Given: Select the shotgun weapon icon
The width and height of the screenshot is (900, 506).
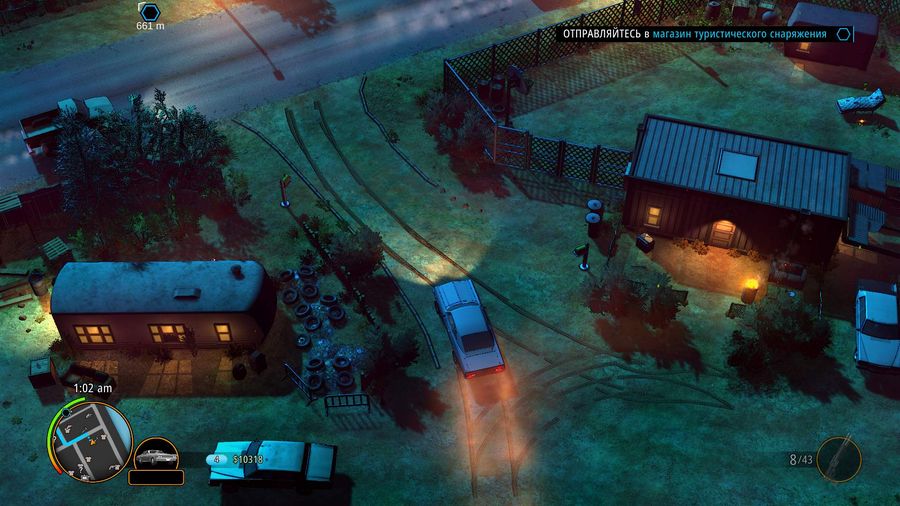Looking at the screenshot, I should tap(838, 459).
